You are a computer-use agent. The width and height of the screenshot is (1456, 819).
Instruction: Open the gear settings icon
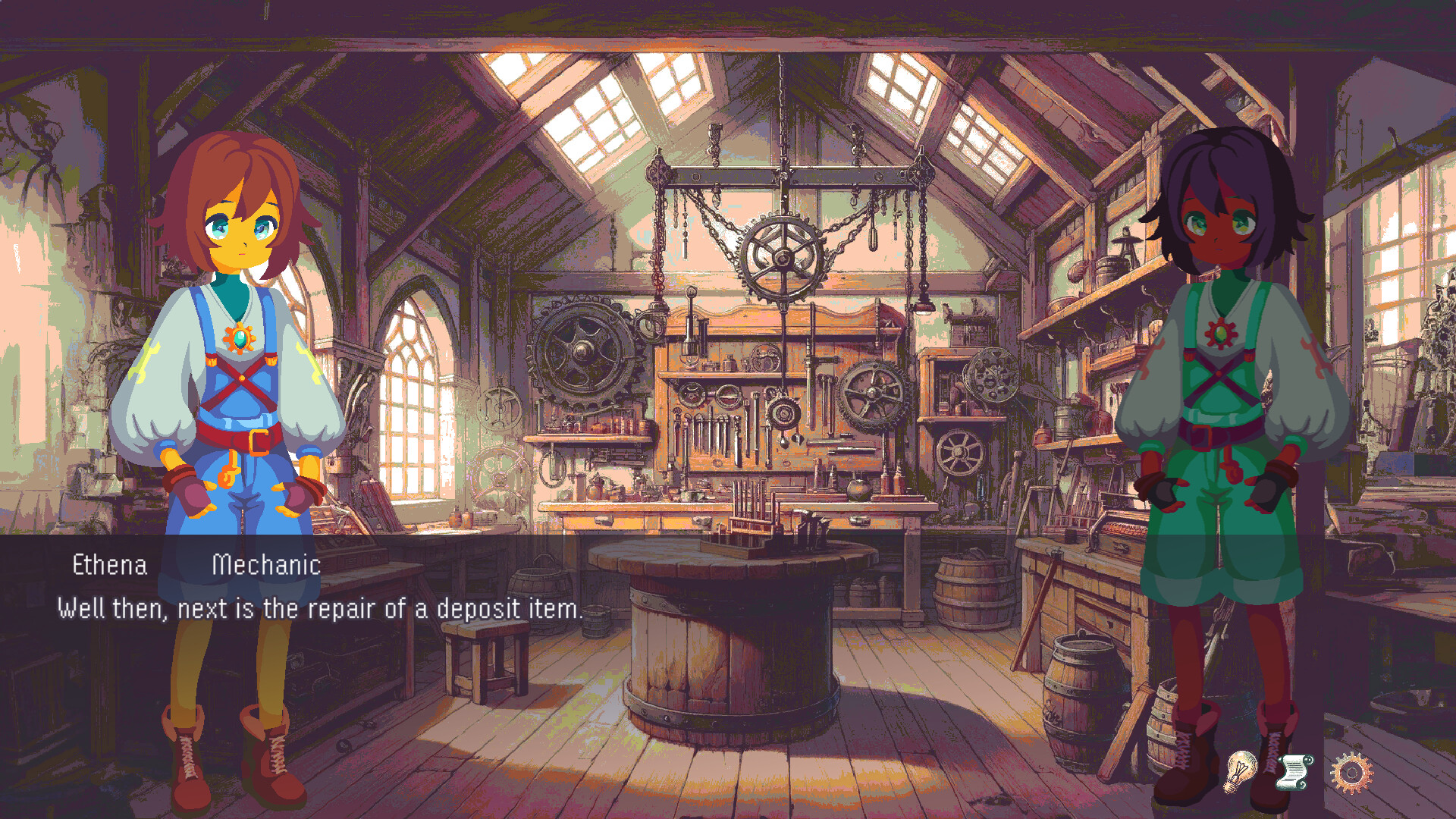coord(1351,773)
